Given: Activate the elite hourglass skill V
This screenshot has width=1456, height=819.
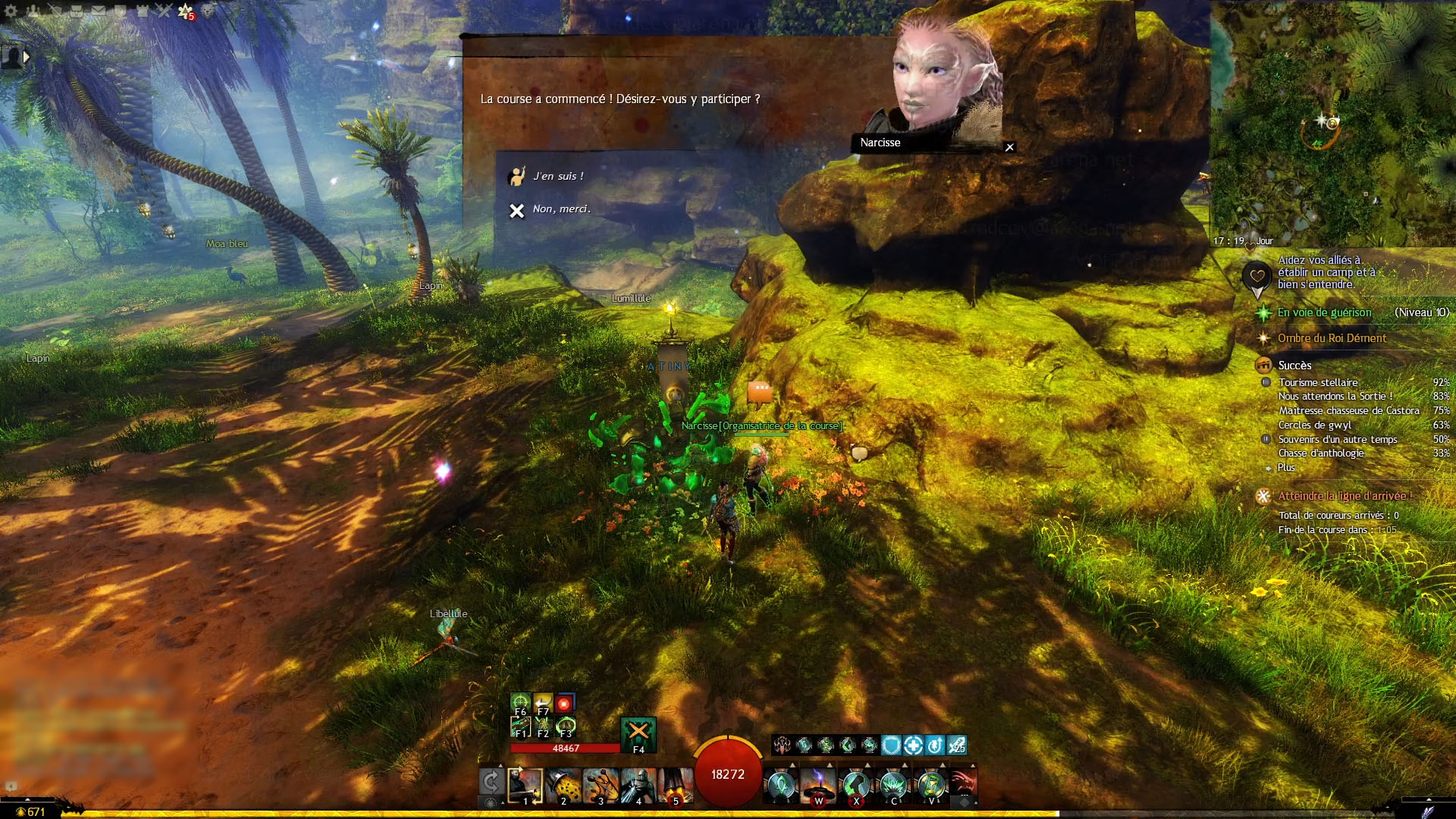Looking at the screenshot, I should 931,786.
